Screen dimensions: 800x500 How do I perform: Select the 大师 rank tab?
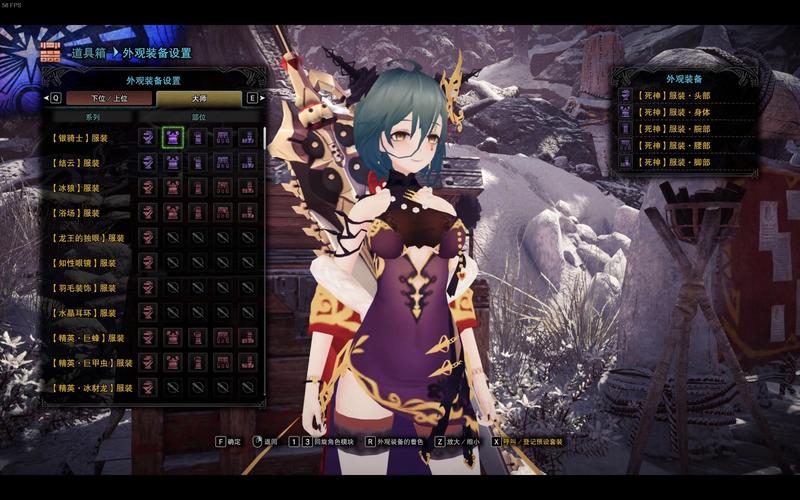coord(199,98)
